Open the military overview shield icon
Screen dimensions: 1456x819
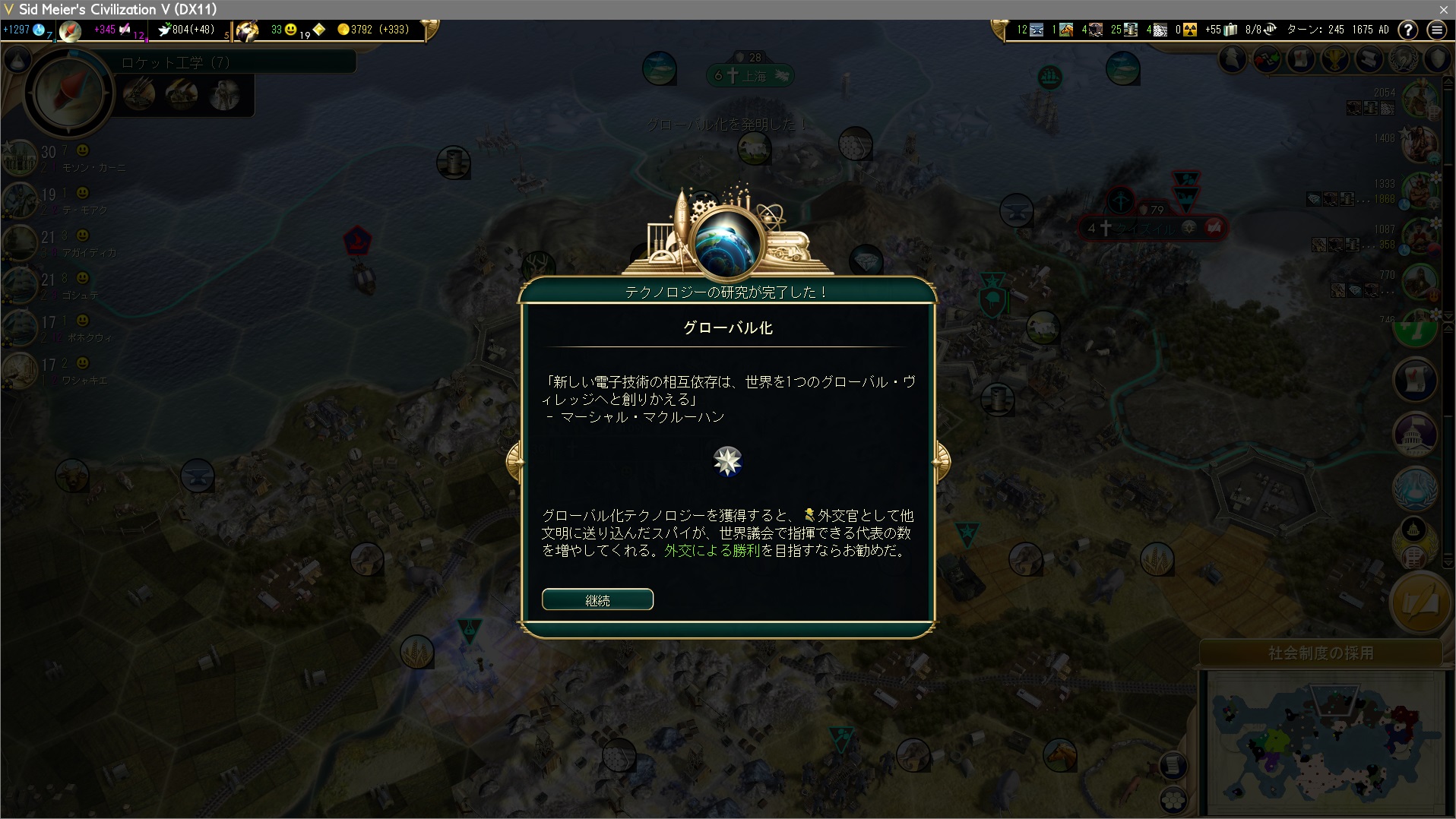[x=1437, y=59]
